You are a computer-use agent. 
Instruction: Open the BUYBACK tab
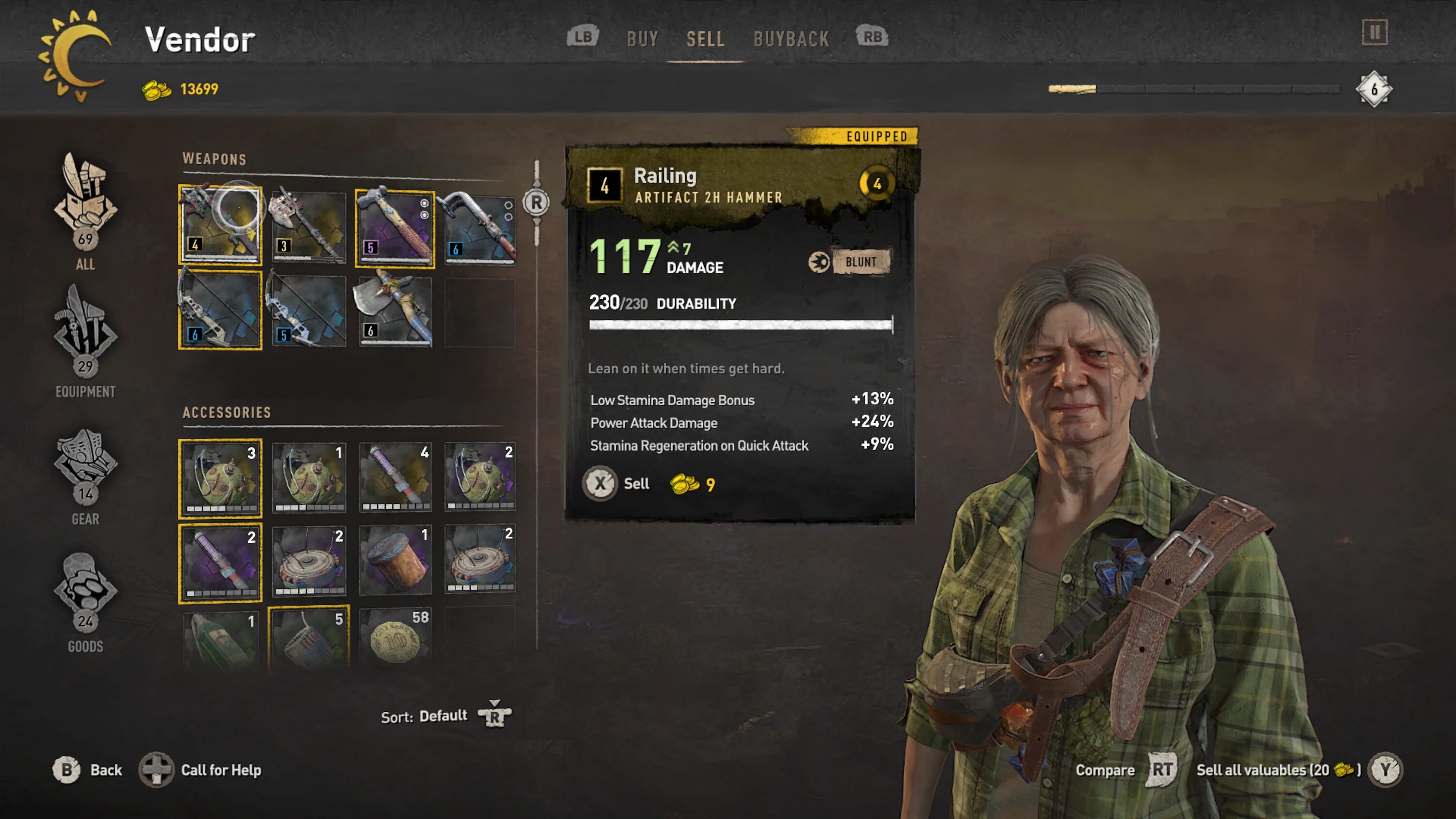pos(791,39)
